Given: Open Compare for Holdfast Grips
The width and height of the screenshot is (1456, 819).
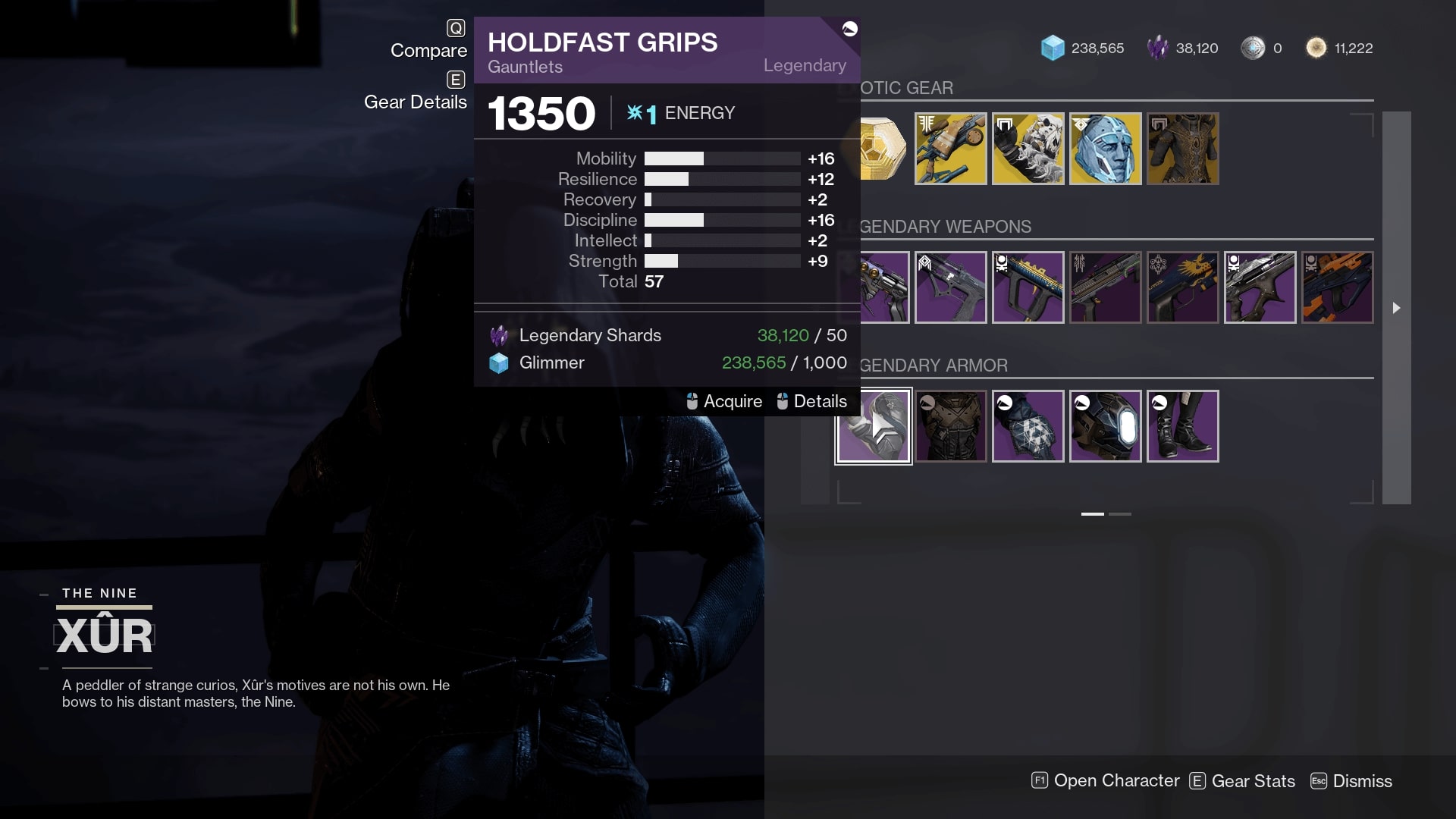Looking at the screenshot, I should point(429,51).
